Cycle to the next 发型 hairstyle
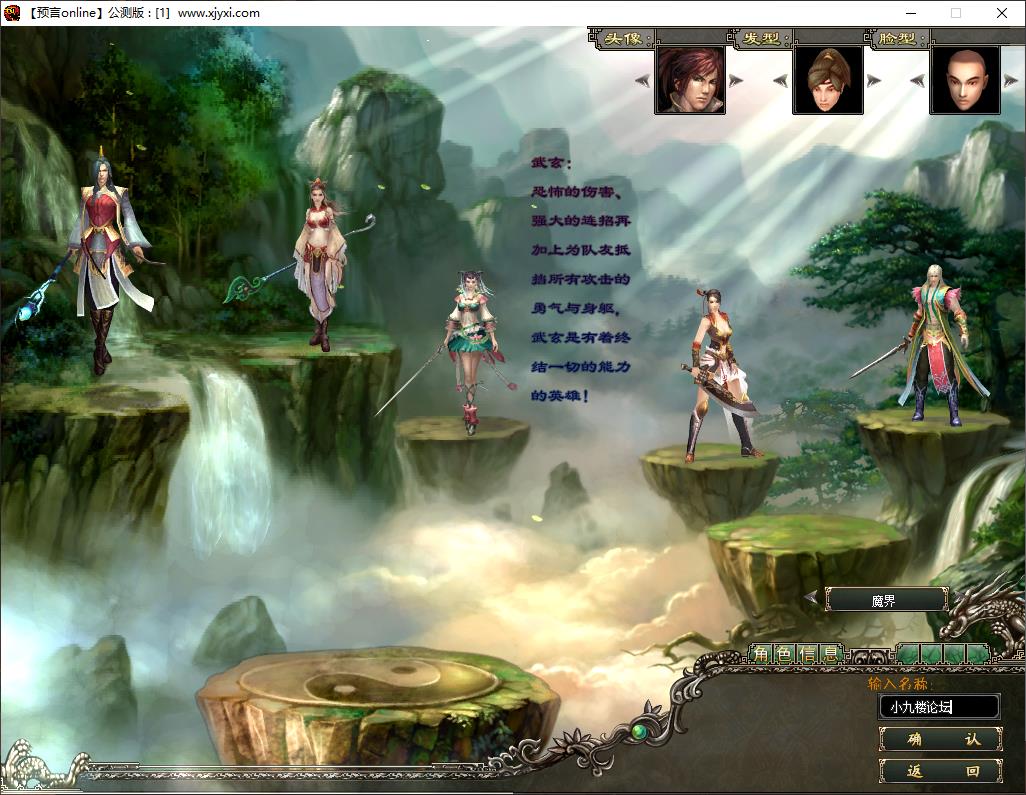The height and width of the screenshot is (795, 1026). (874, 80)
